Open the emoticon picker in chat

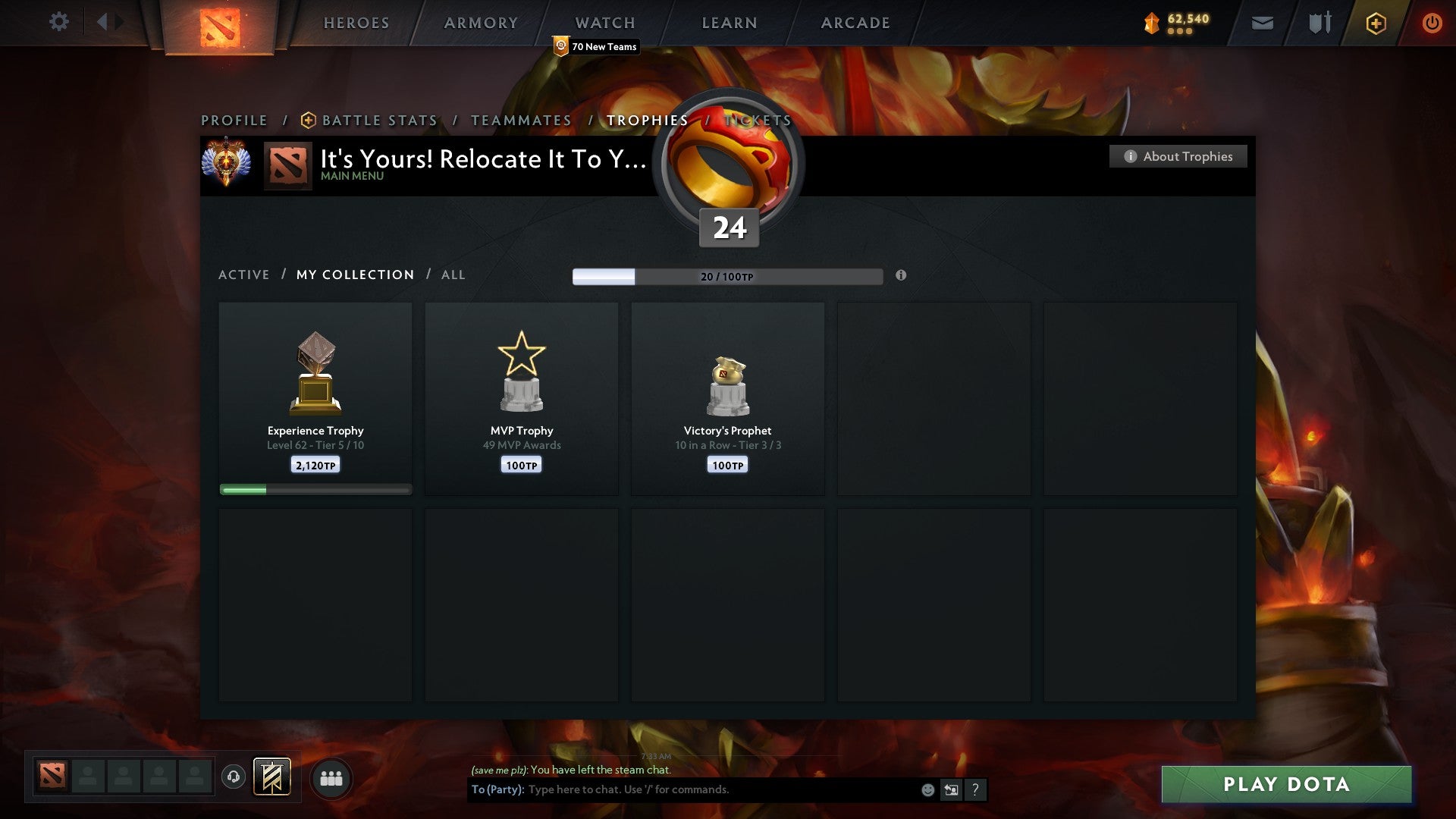pos(927,789)
